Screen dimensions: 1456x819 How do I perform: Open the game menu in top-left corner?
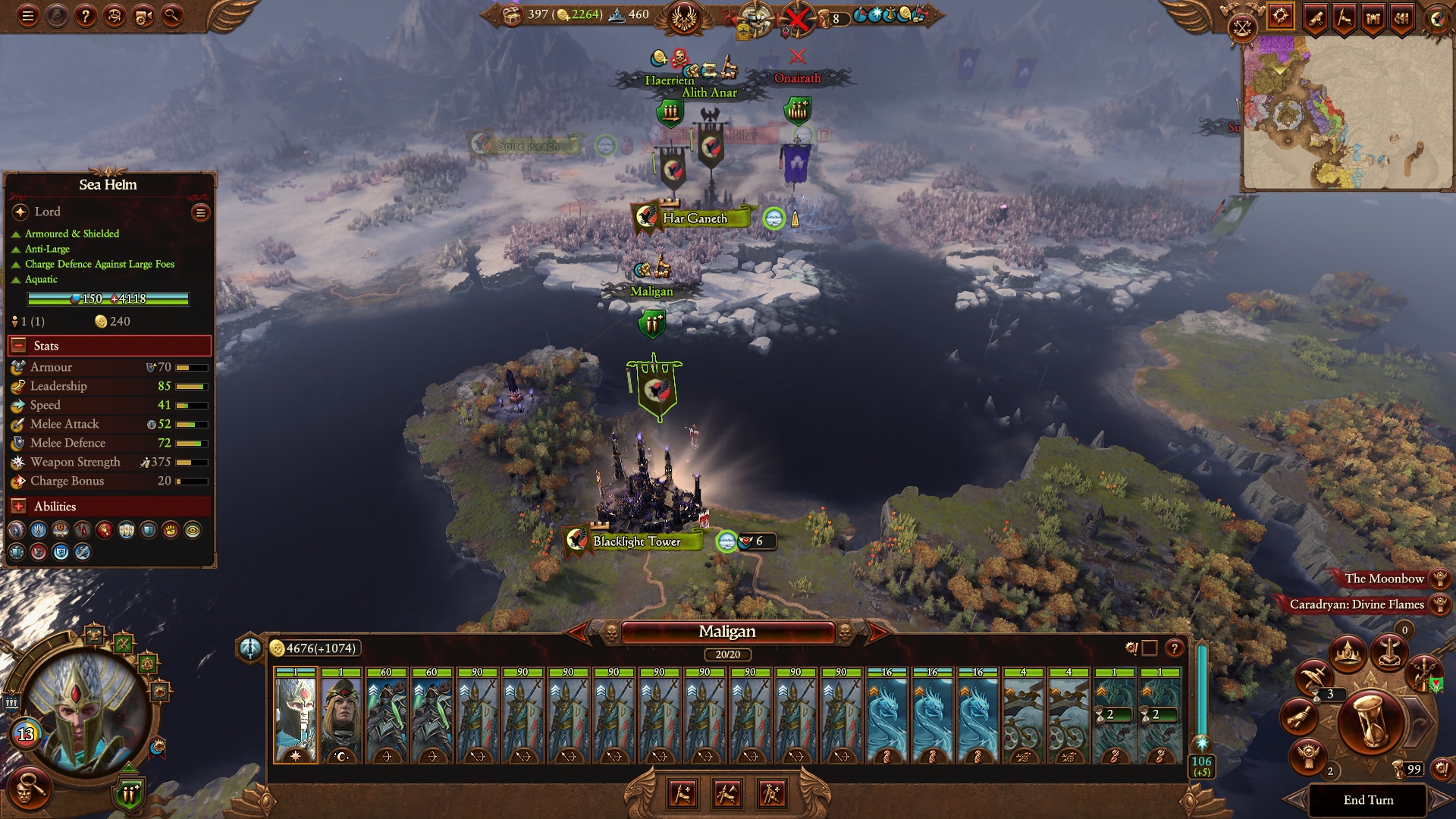click(28, 17)
